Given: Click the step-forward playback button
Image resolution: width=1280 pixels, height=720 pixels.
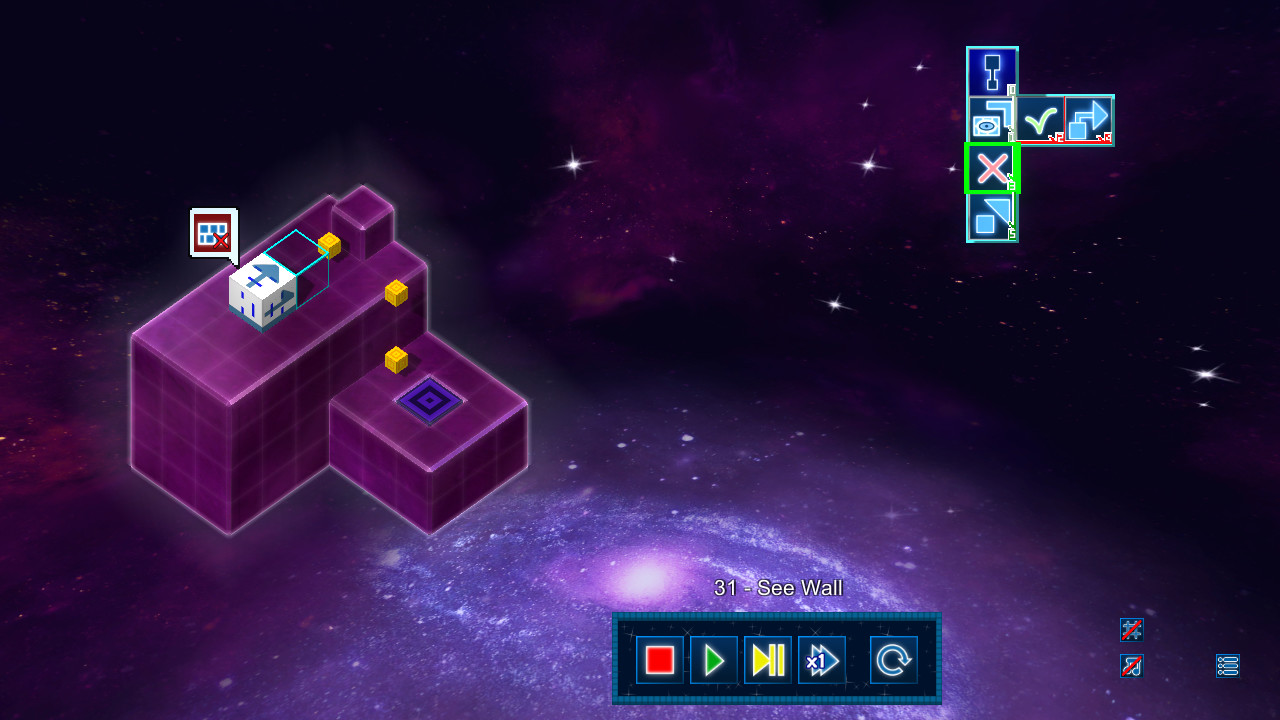Looking at the screenshot, I should click(768, 660).
